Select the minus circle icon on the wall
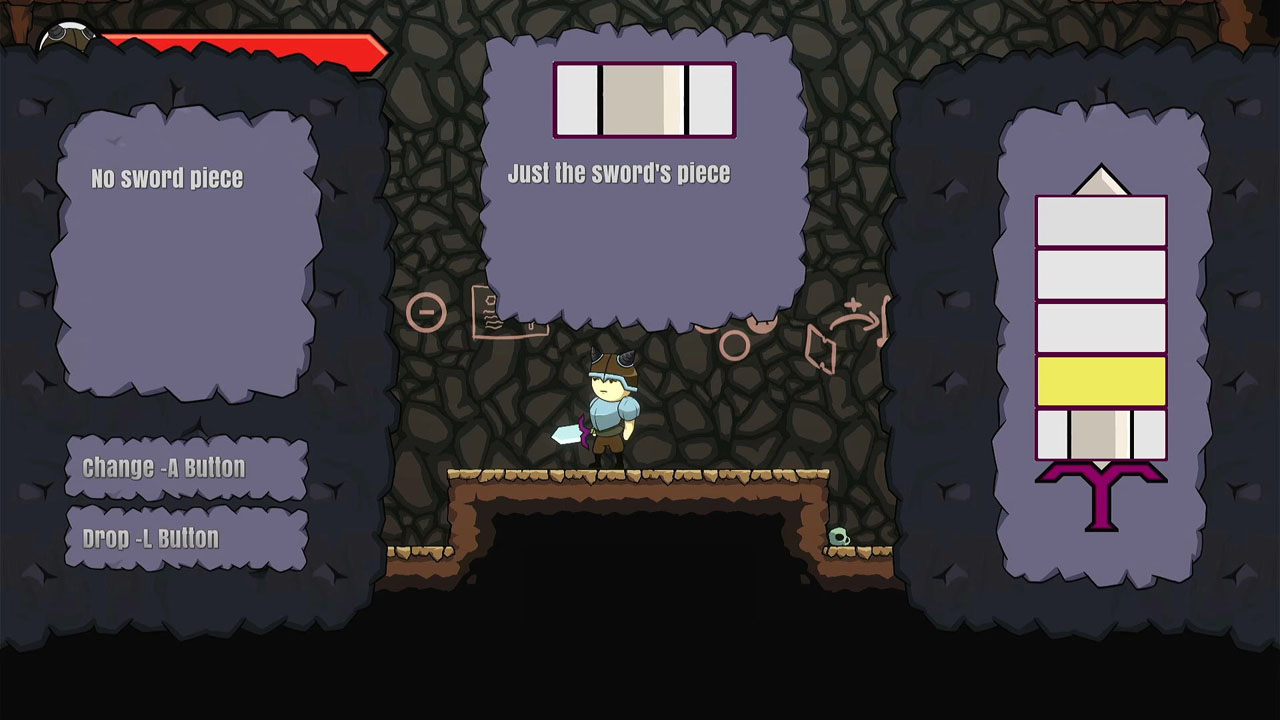Image resolution: width=1280 pixels, height=720 pixels. tap(429, 311)
